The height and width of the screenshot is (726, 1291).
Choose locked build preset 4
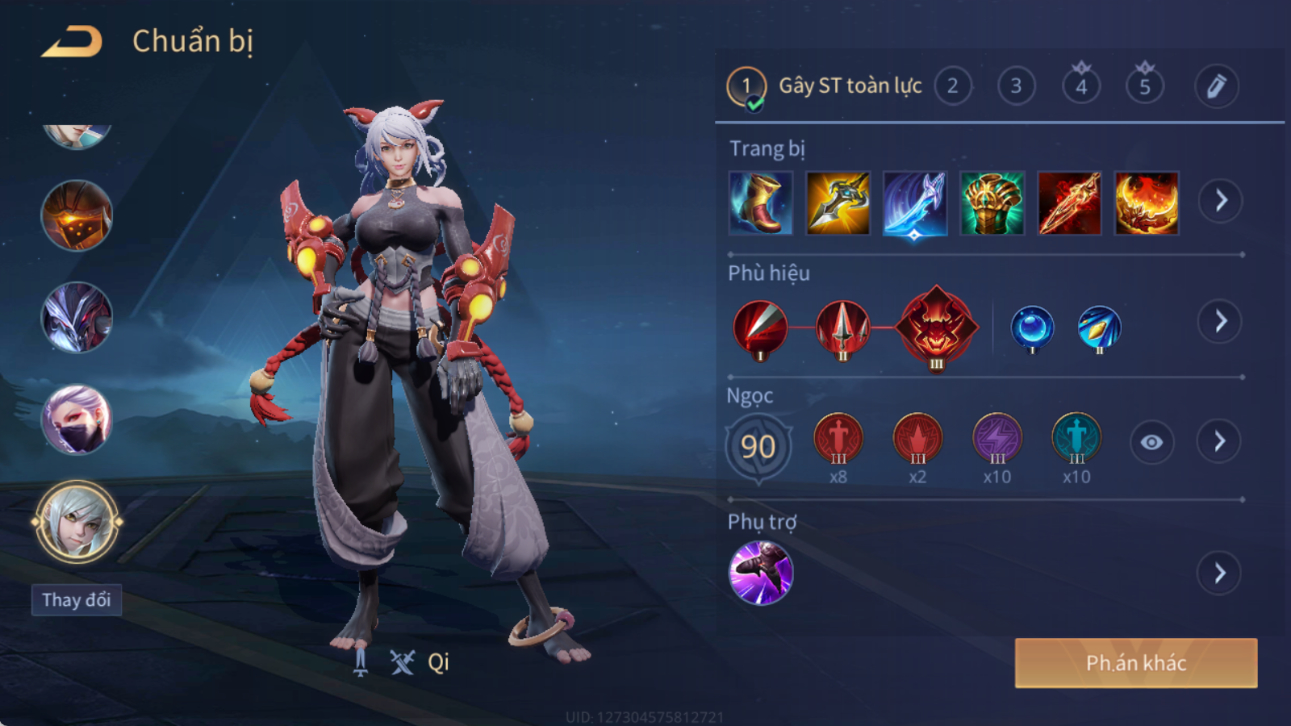pyautogui.click(x=1081, y=86)
